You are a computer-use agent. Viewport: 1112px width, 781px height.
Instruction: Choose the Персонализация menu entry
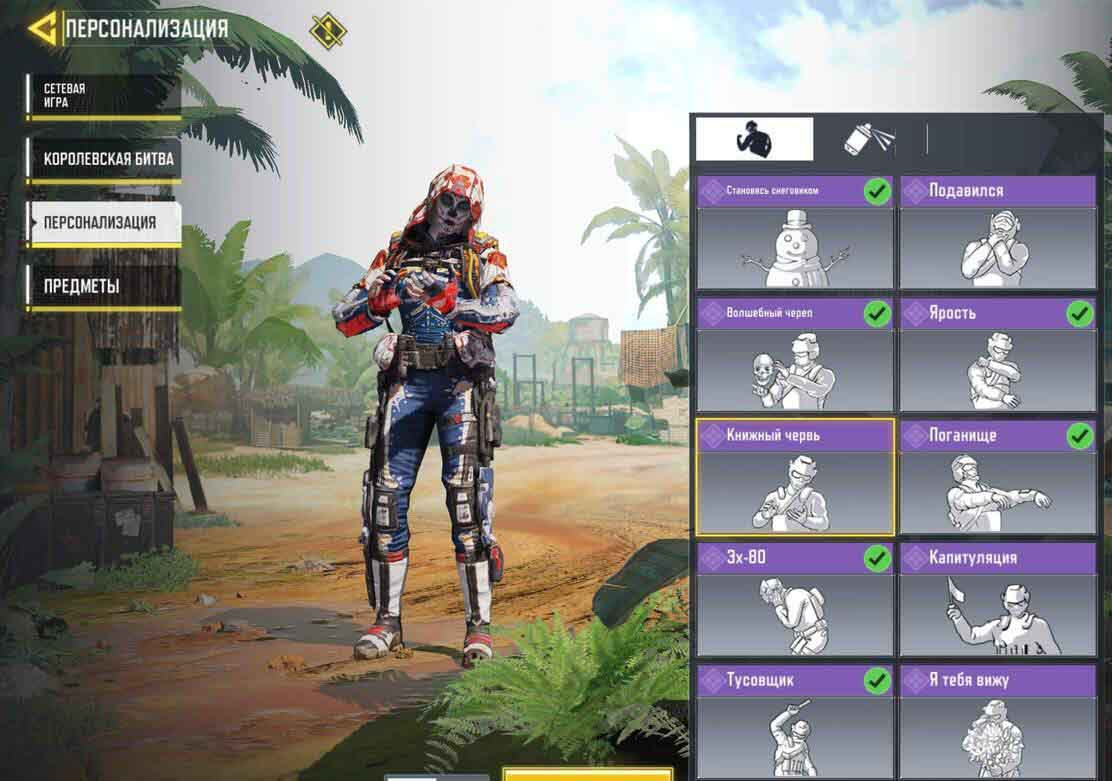tap(104, 222)
